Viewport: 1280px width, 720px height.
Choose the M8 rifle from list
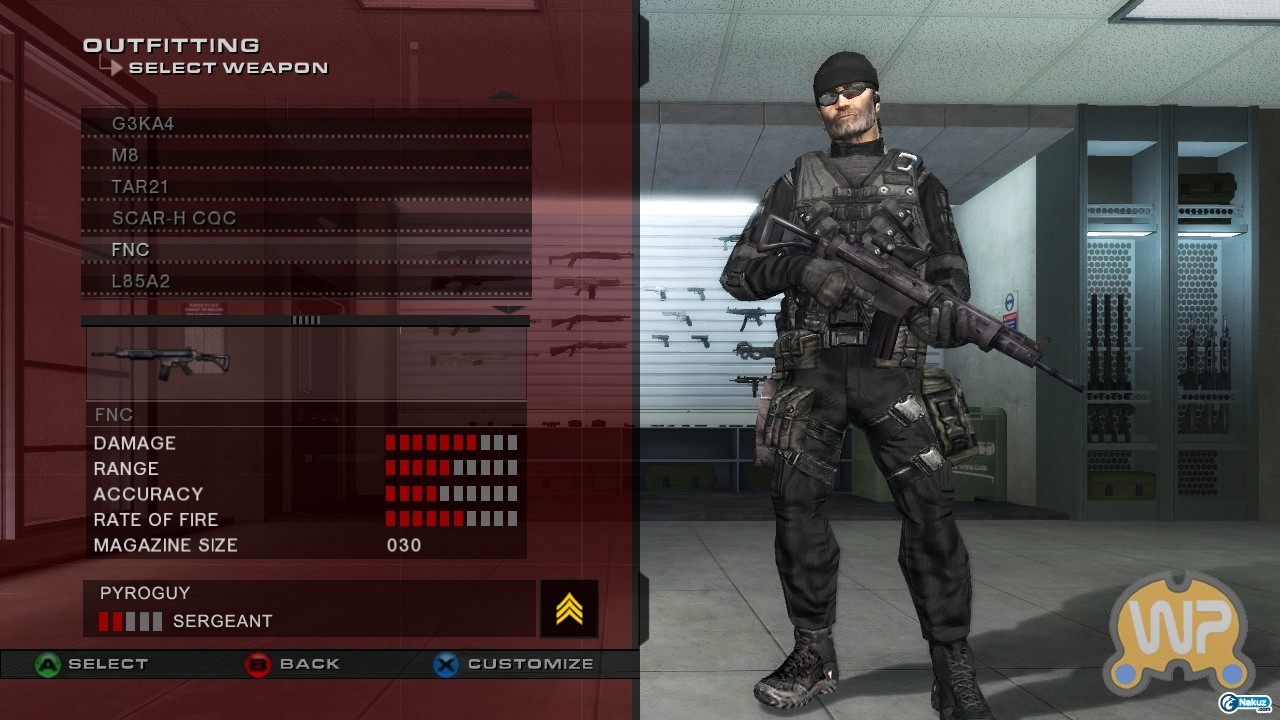pyautogui.click(x=305, y=156)
